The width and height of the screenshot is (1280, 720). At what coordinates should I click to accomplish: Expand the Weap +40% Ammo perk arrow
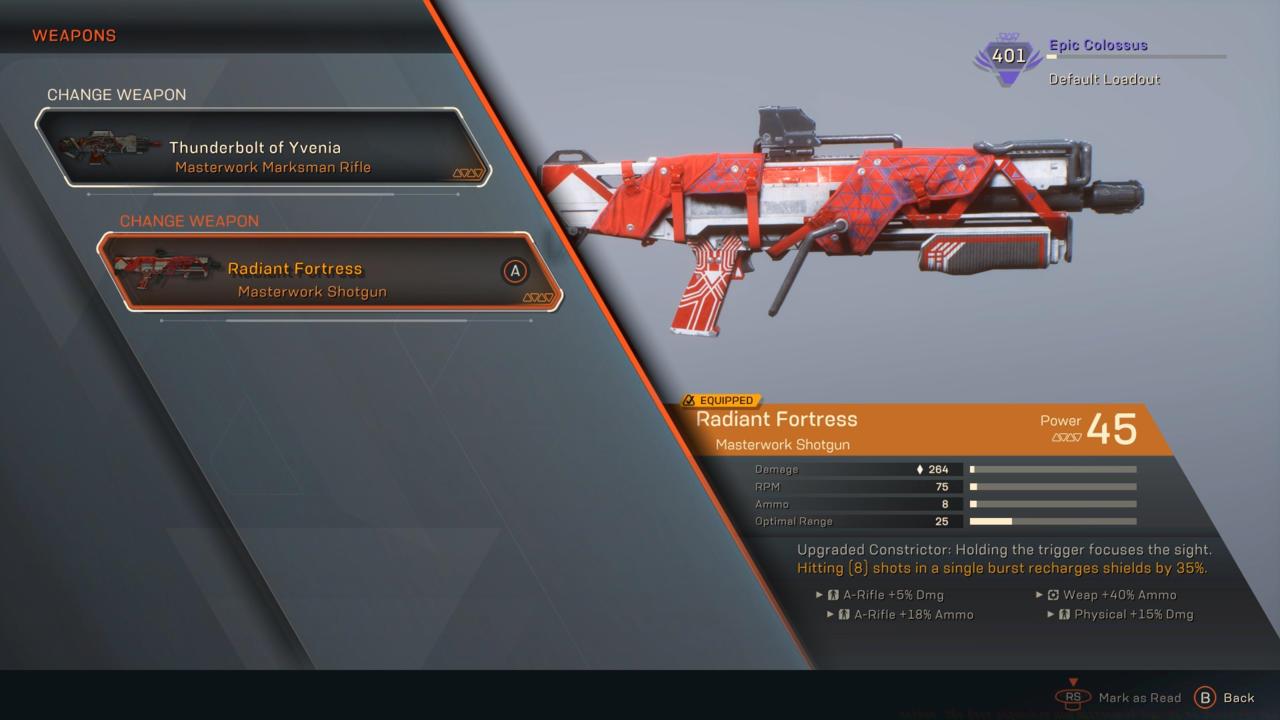click(x=1038, y=594)
